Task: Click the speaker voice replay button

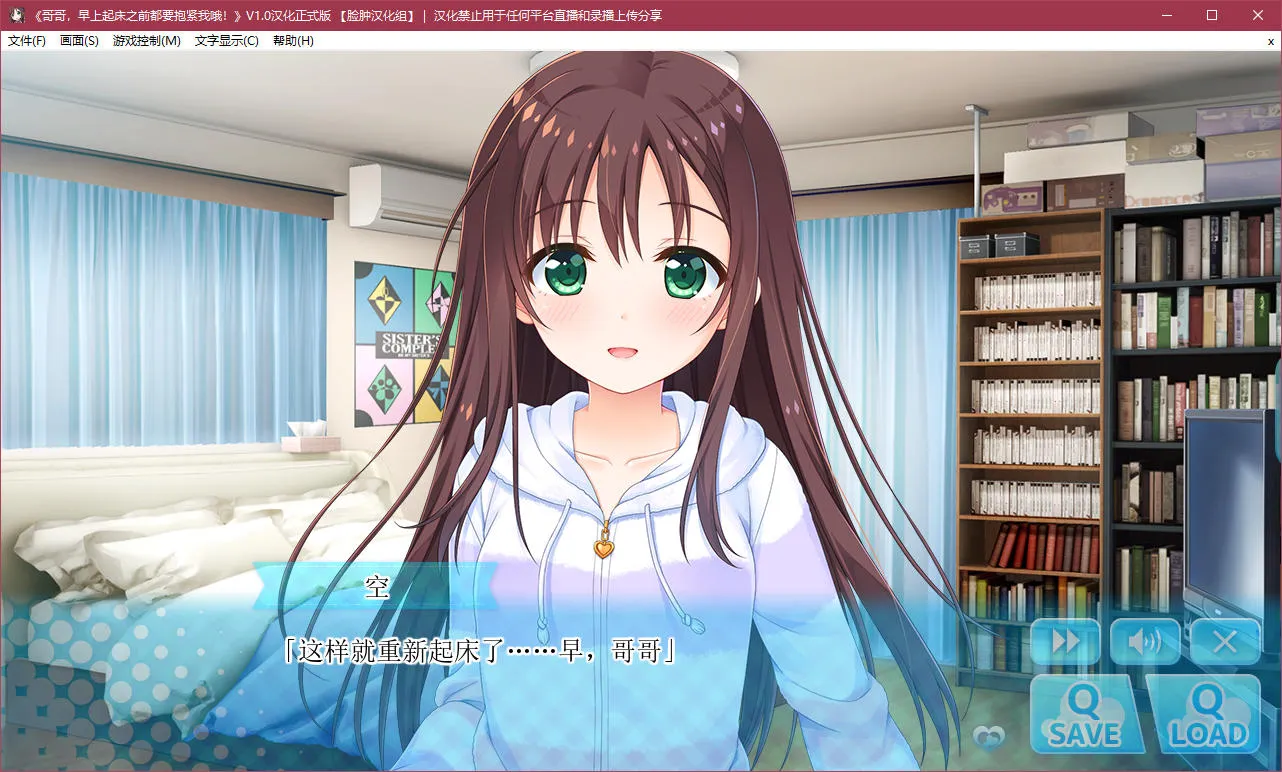Action: pyautogui.click(x=1145, y=642)
